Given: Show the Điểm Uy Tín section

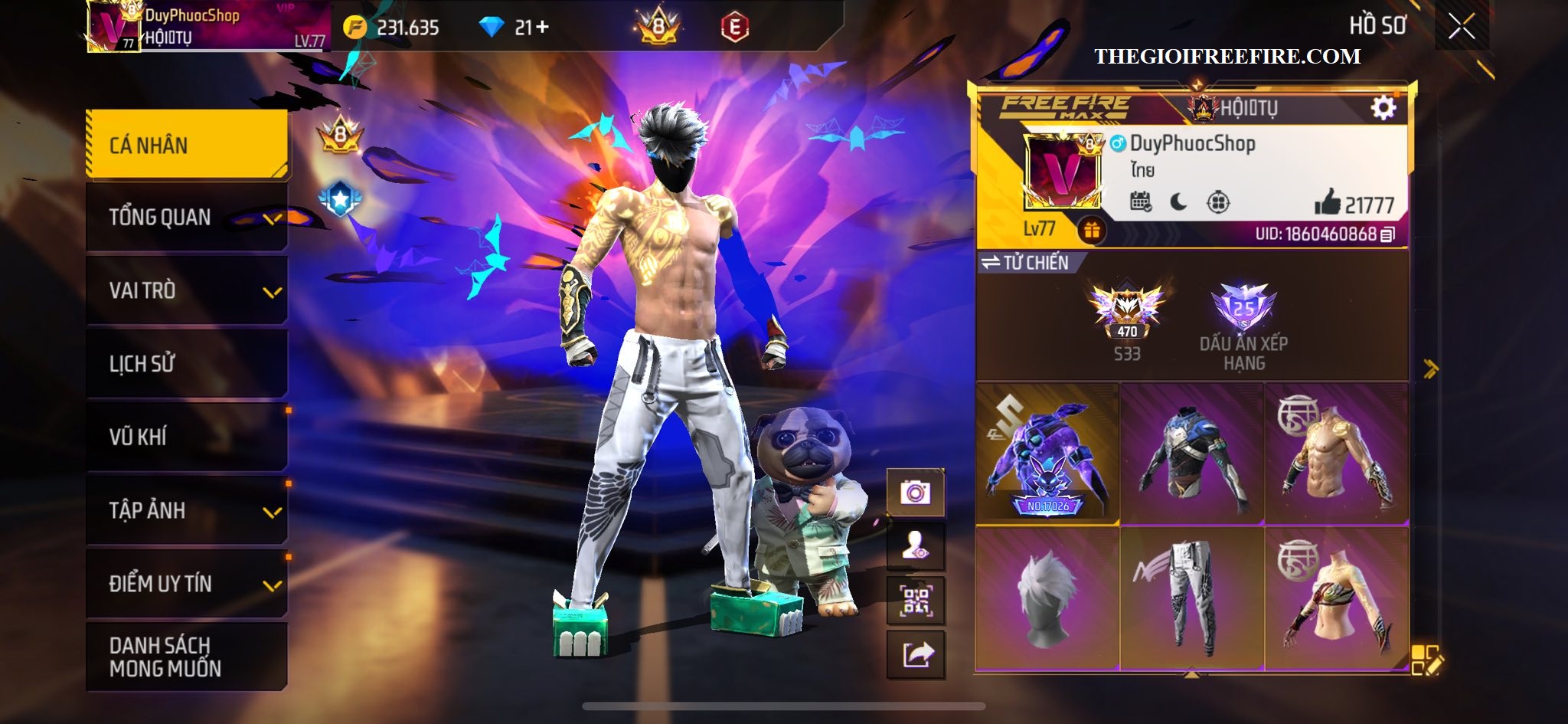Looking at the screenshot, I should [187, 584].
